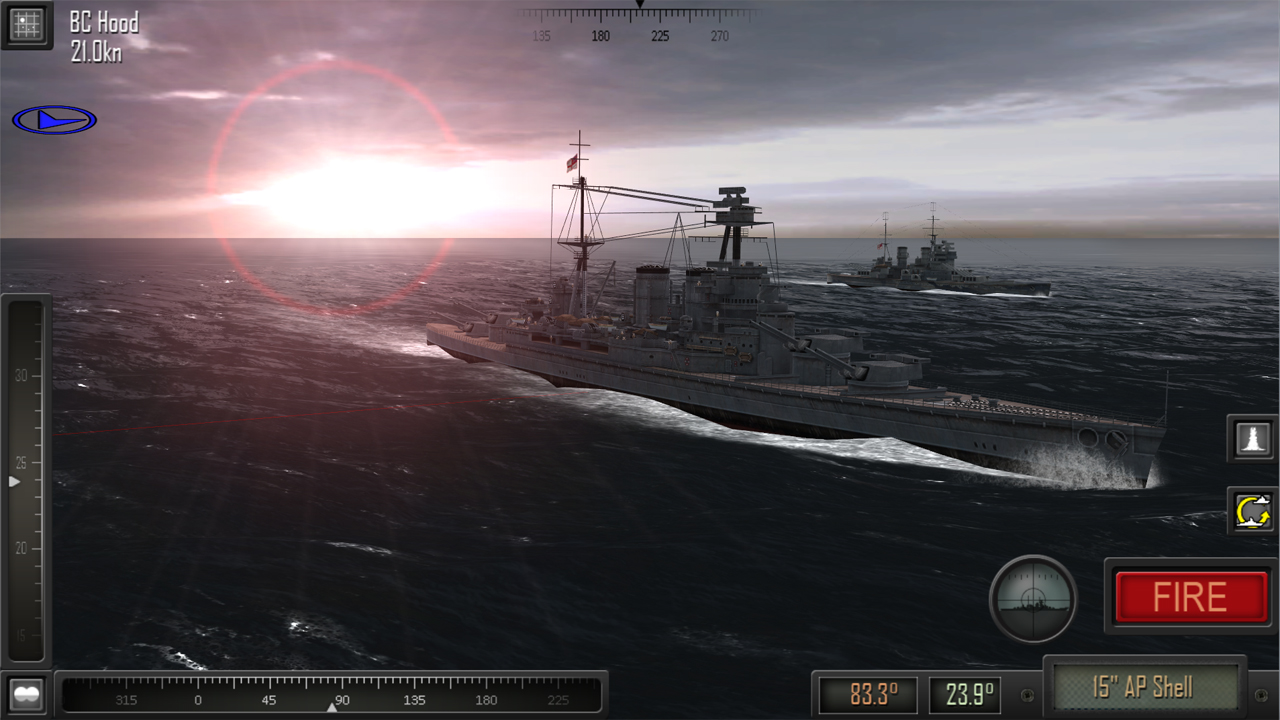Open binoculars view from bottom-left icon
This screenshot has height=720, width=1280.
pos(27,692)
